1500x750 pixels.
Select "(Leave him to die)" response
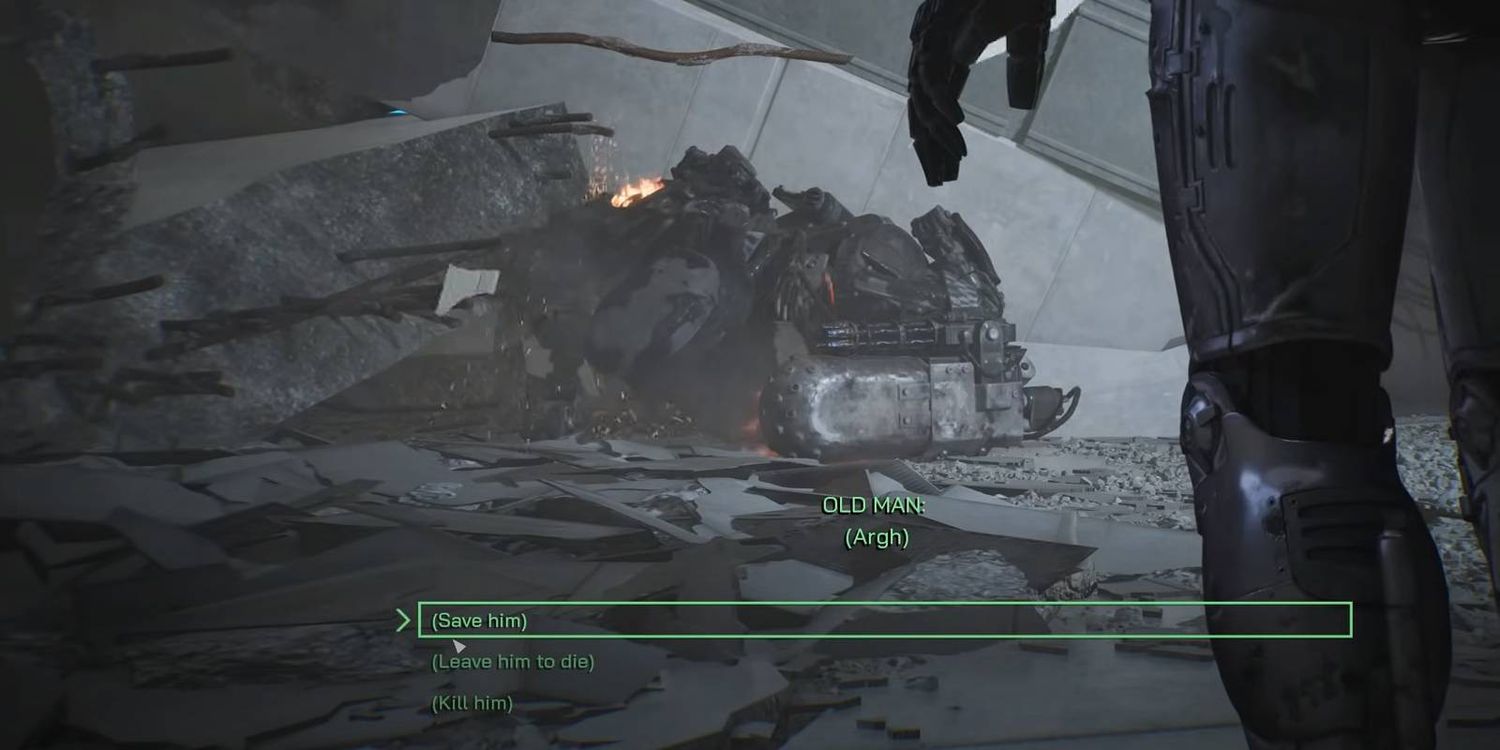coord(513,662)
